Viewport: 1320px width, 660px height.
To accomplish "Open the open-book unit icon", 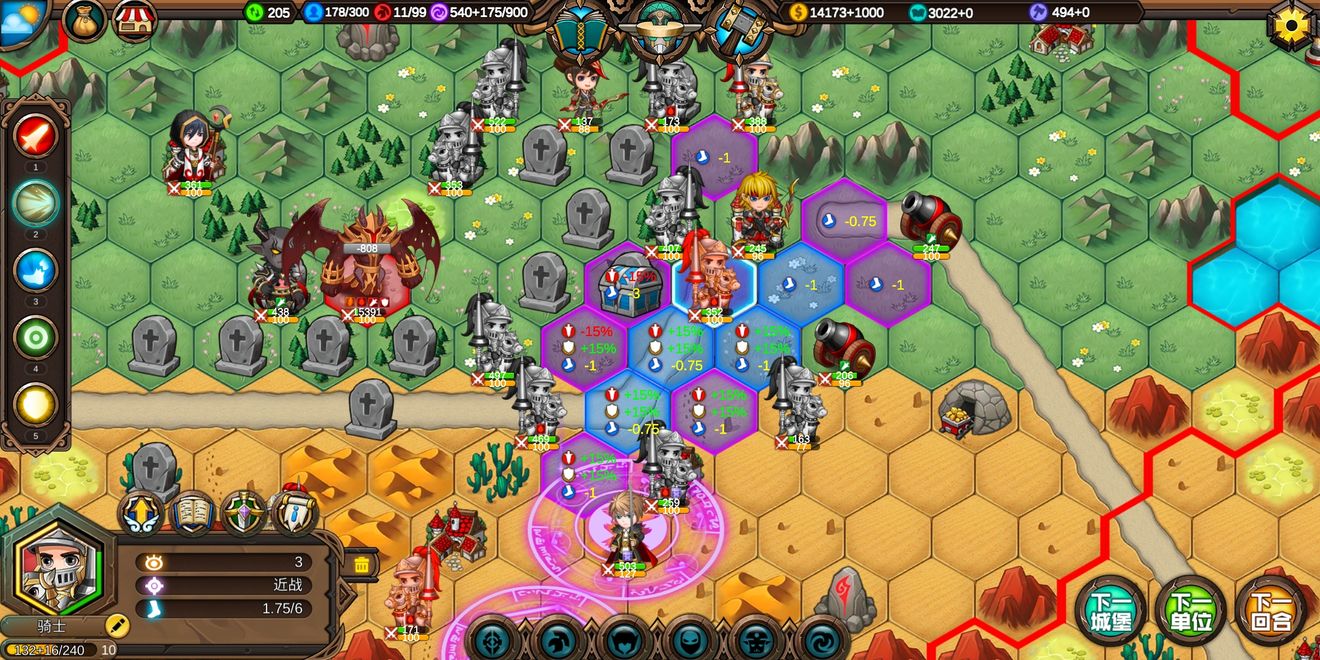I will pyautogui.click(x=192, y=514).
